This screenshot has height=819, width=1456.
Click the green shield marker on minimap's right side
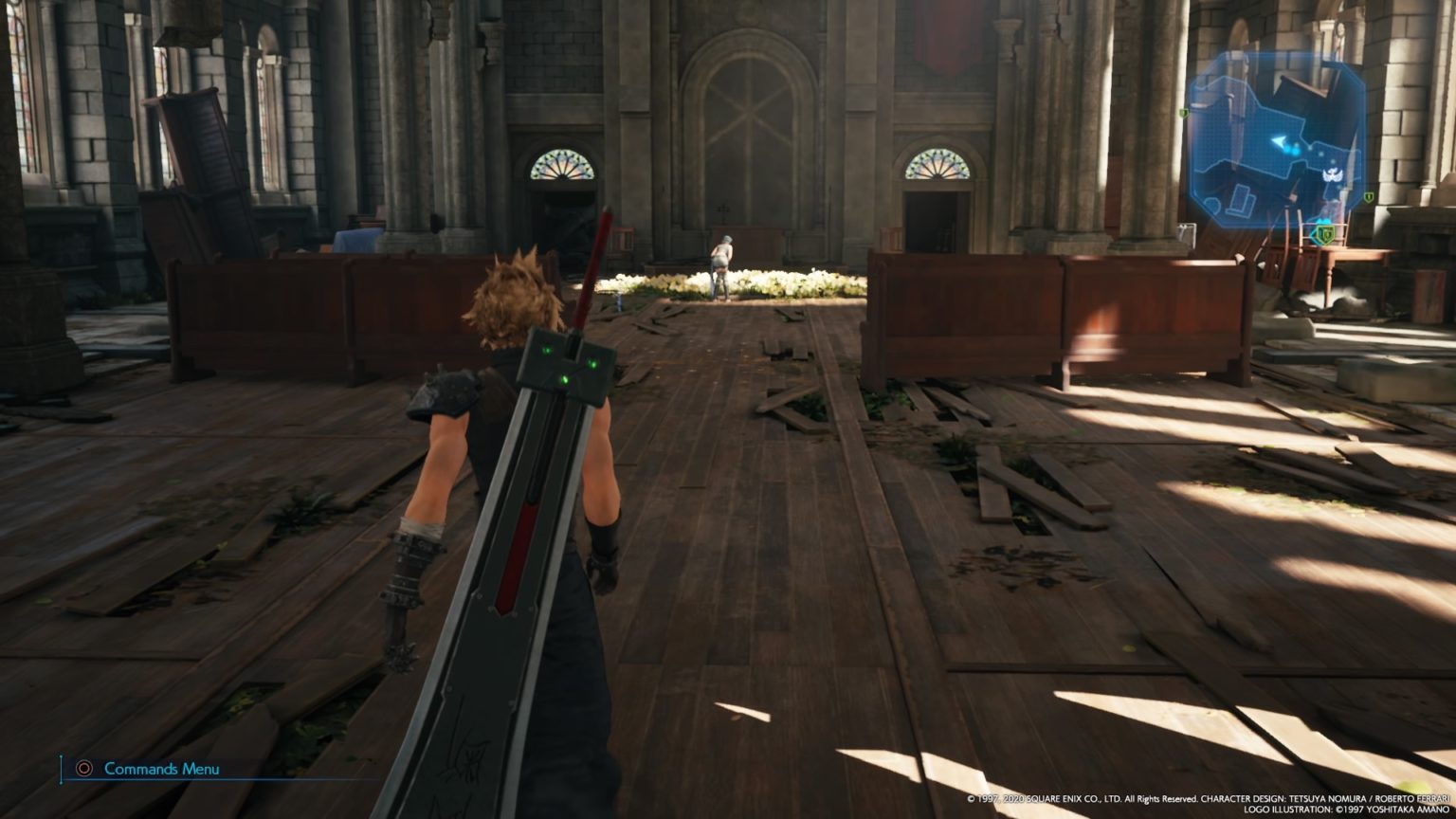click(1369, 197)
